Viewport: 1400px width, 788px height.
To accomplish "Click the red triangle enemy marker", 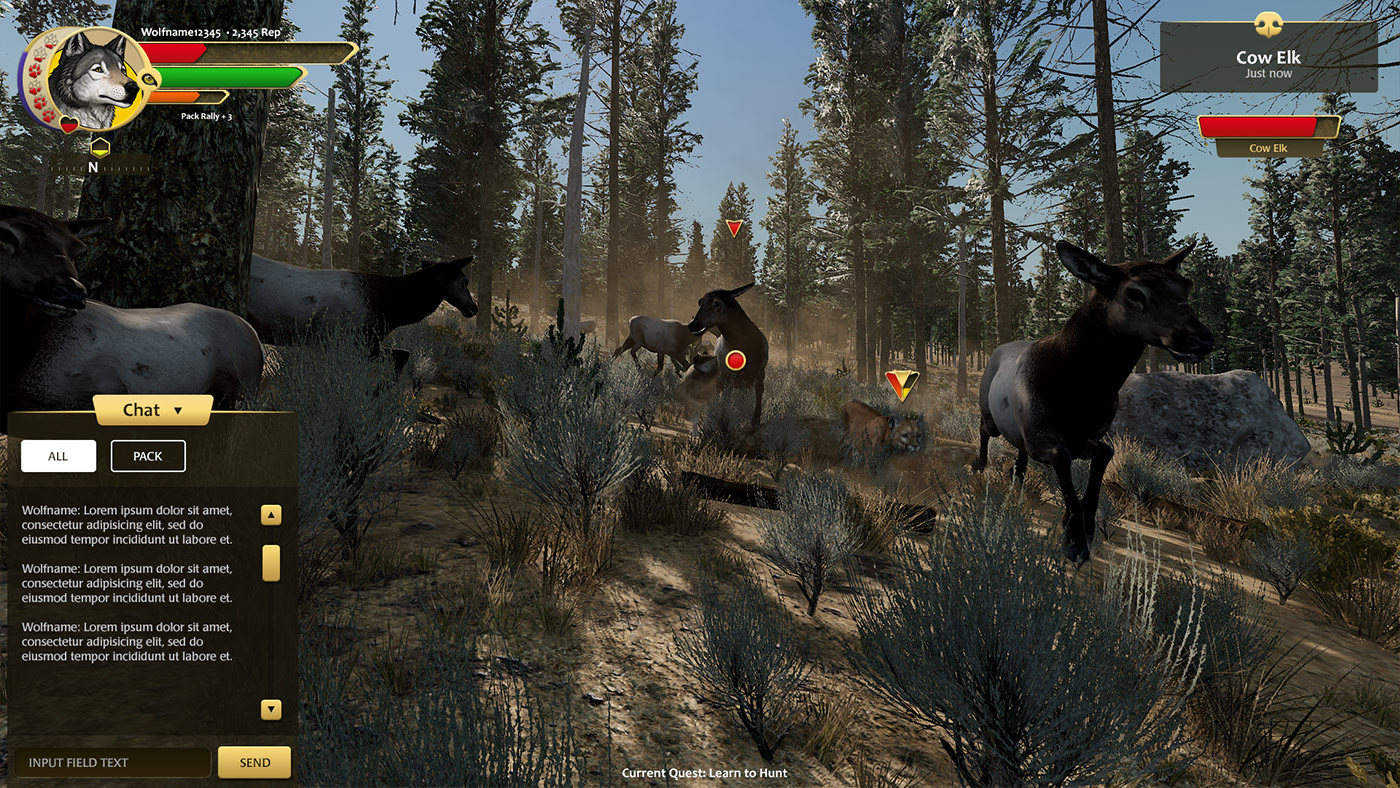I will pos(733,227).
